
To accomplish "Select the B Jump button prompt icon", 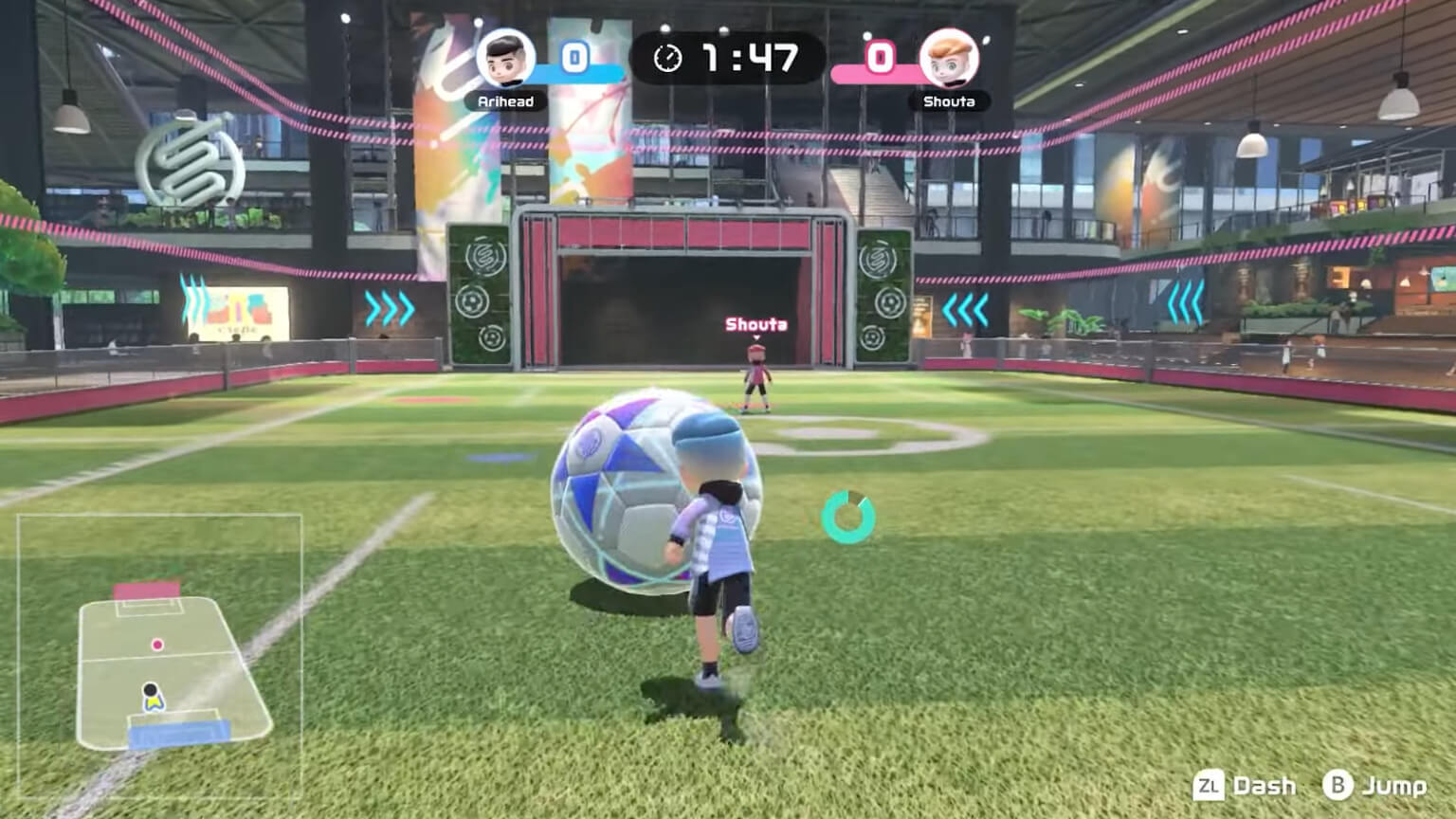I will [x=1337, y=786].
